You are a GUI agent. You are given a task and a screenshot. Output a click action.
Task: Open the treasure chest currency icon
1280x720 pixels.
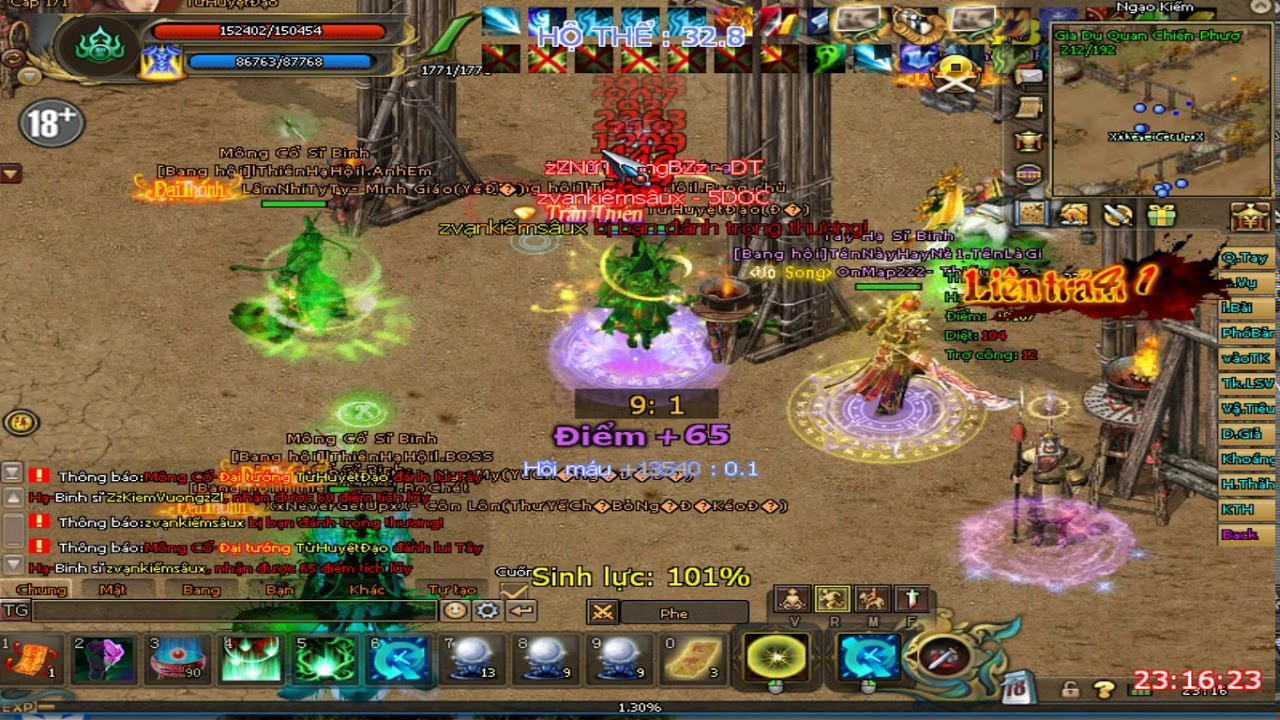click(x=1249, y=217)
